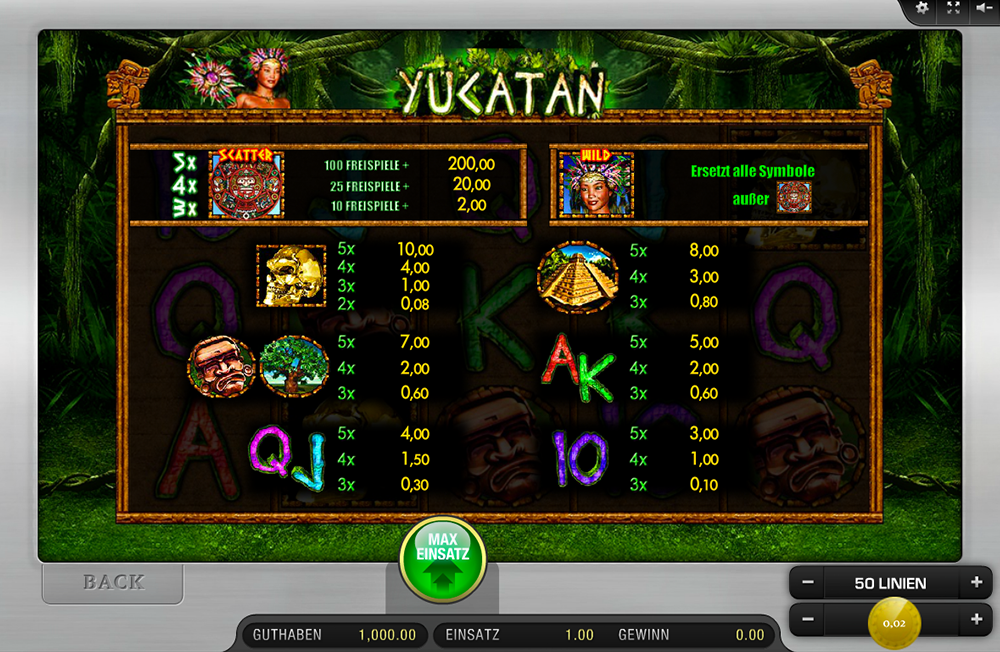This screenshot has height=652, width=1000.
Task: Activate the green MAX EINSATZ button
Action: point(442,558)
